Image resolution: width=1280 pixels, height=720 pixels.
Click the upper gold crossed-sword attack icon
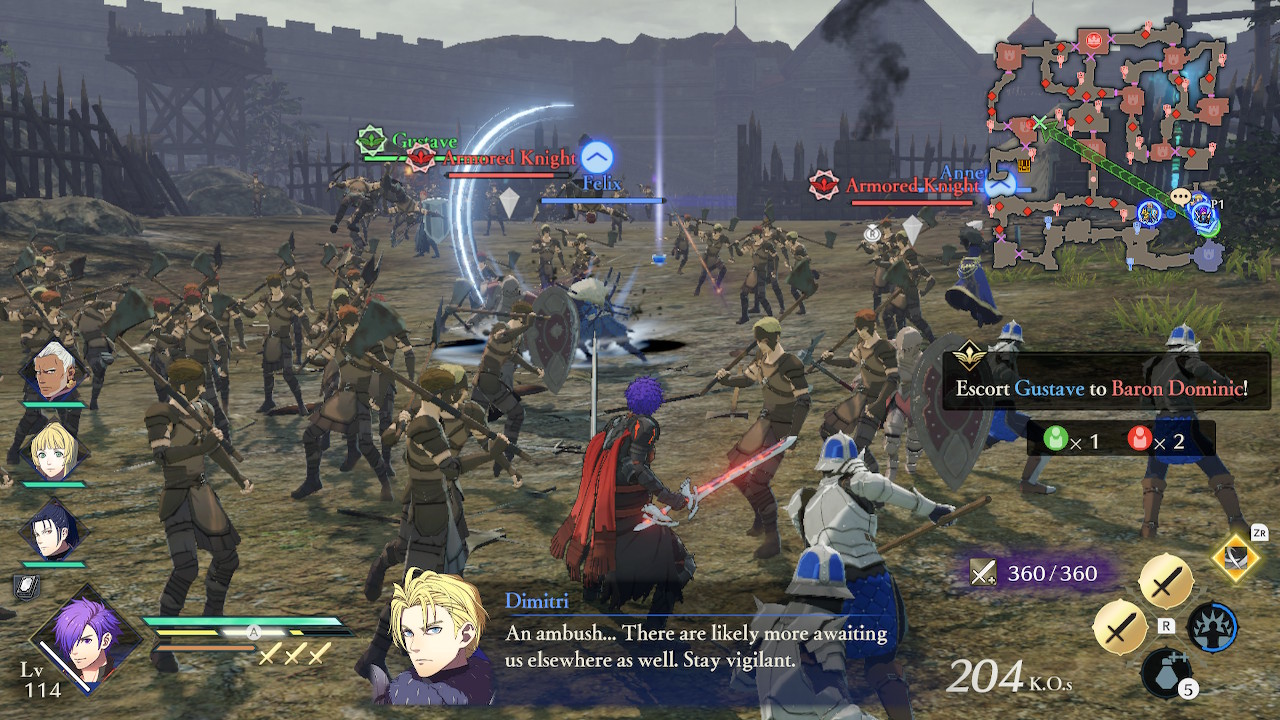1165,585
